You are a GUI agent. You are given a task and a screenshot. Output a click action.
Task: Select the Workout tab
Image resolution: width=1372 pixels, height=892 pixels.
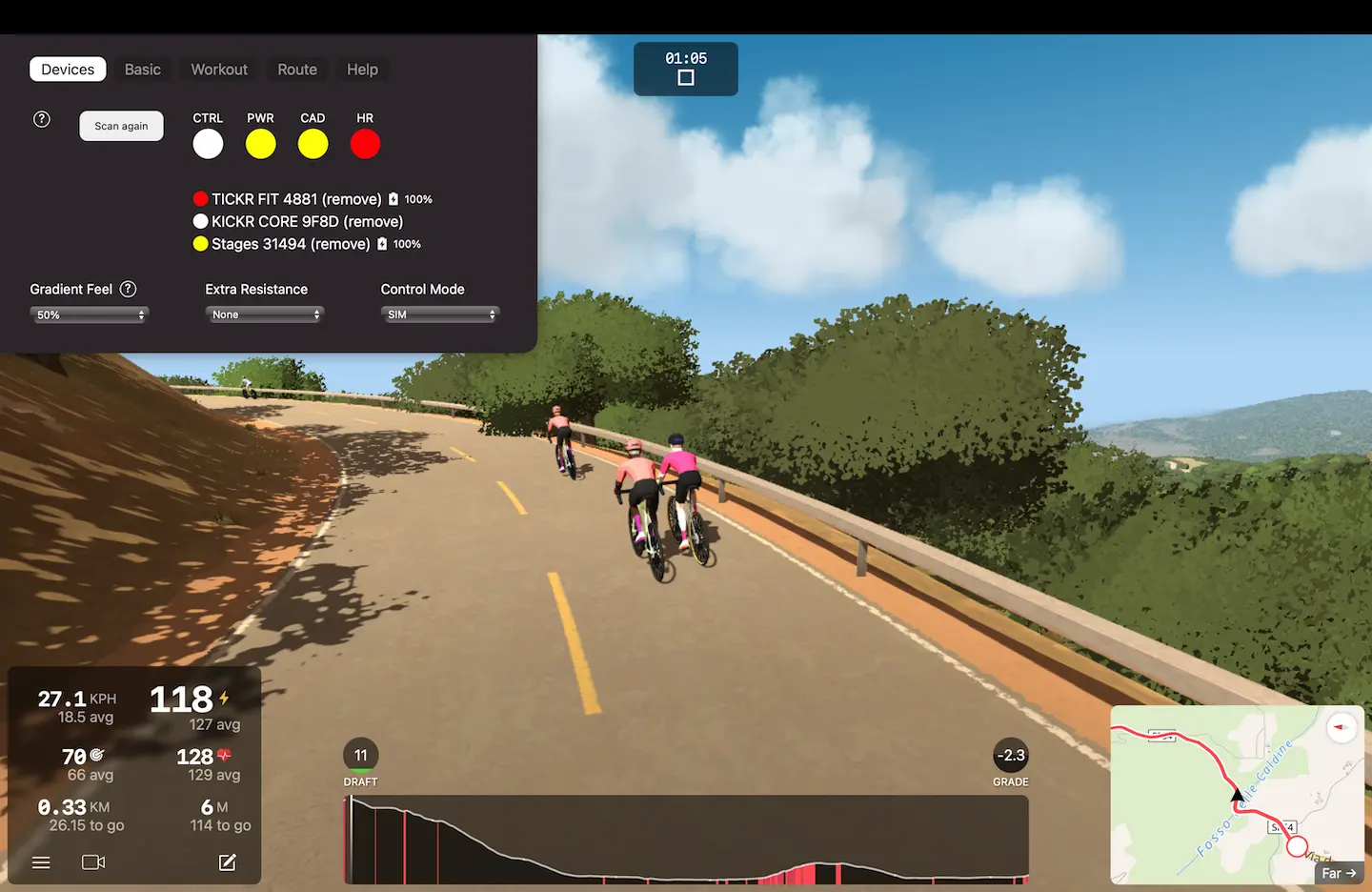219,70
